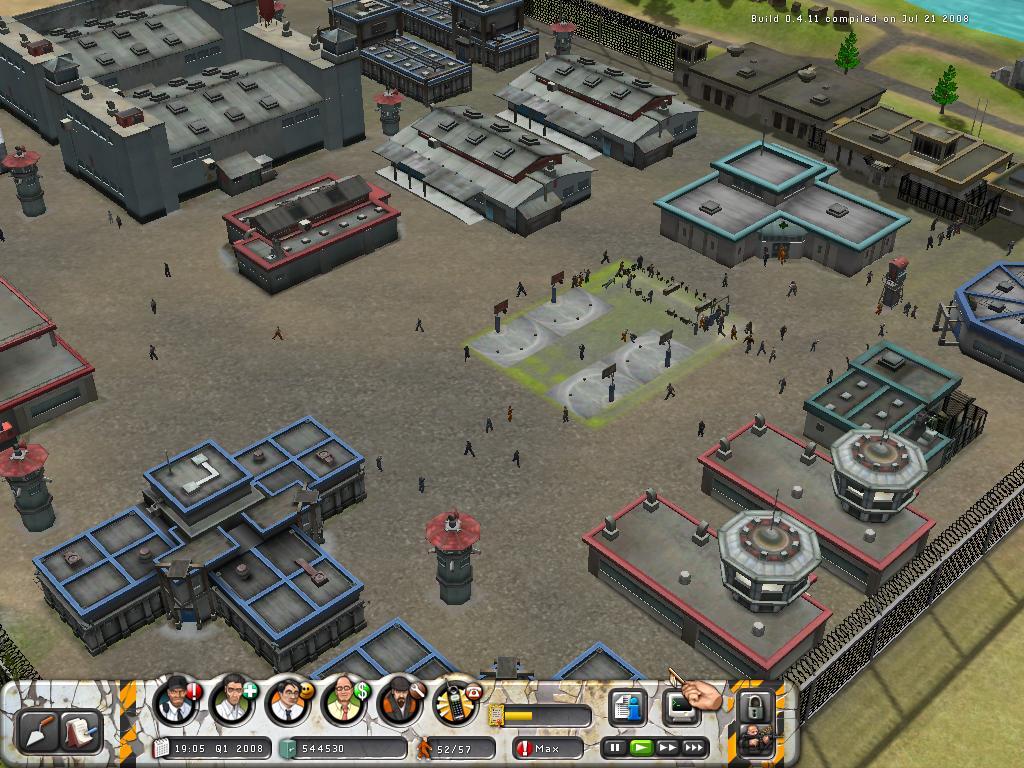Open the information documents panel
Image resolution: width=1024 pixels, height=768 pixels.
(x=628, y=707)
